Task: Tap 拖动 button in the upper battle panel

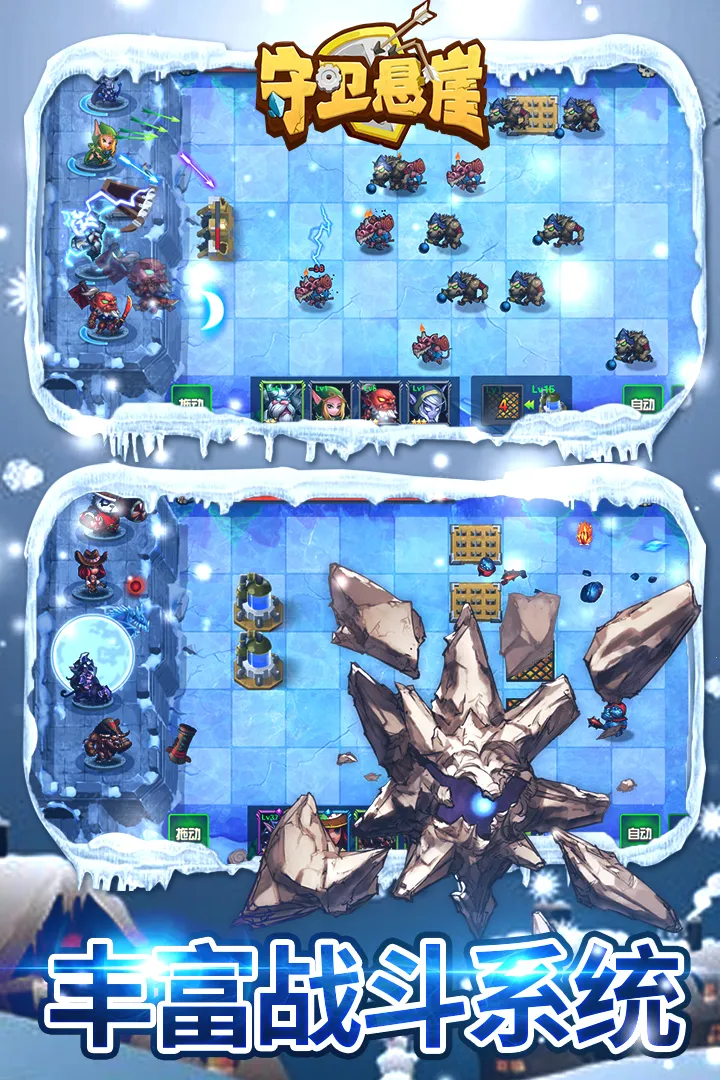Action: [x=189, y=404]
